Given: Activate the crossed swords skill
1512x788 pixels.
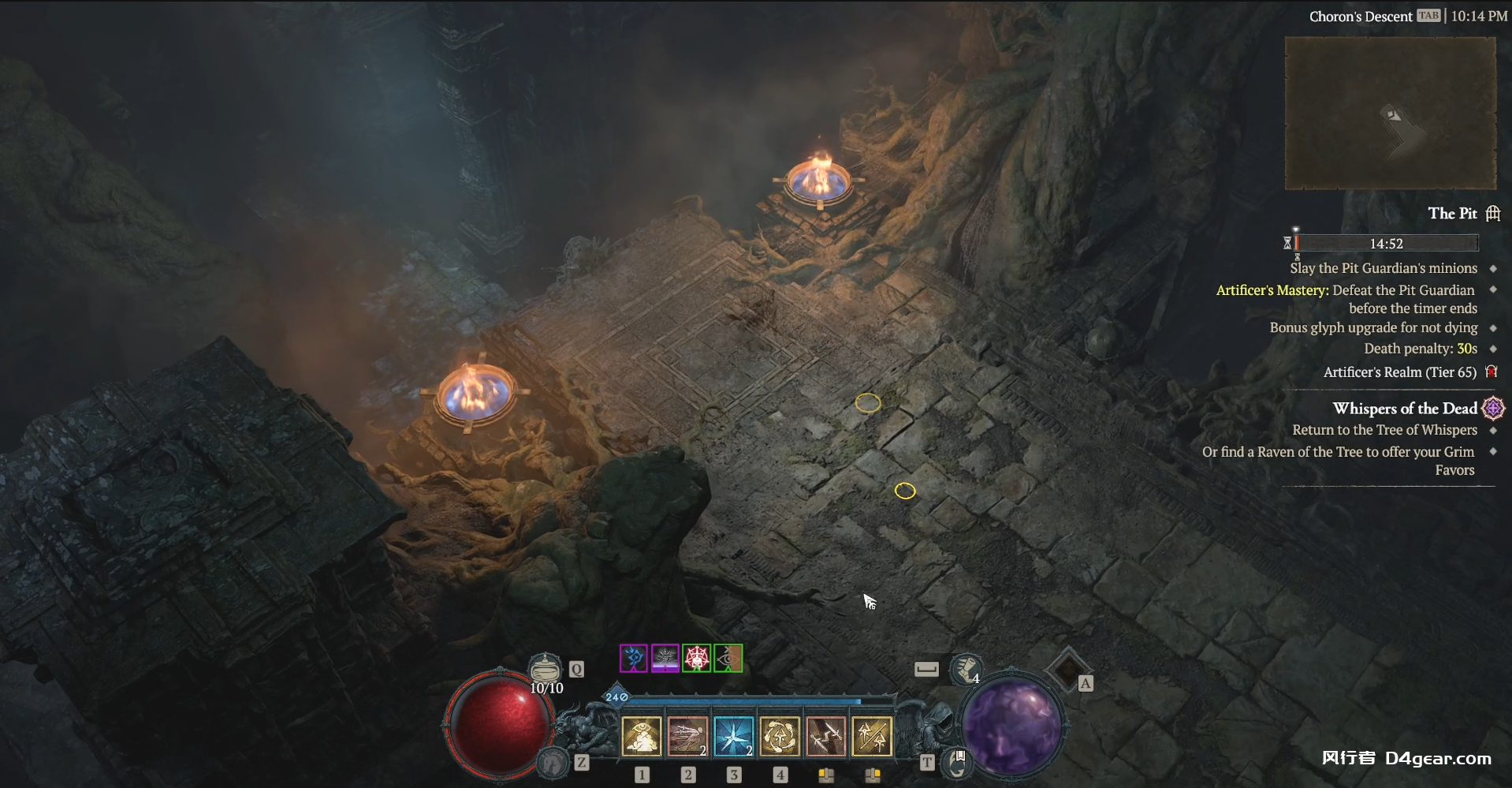Looking at the screenshot, I should [825, 737].
